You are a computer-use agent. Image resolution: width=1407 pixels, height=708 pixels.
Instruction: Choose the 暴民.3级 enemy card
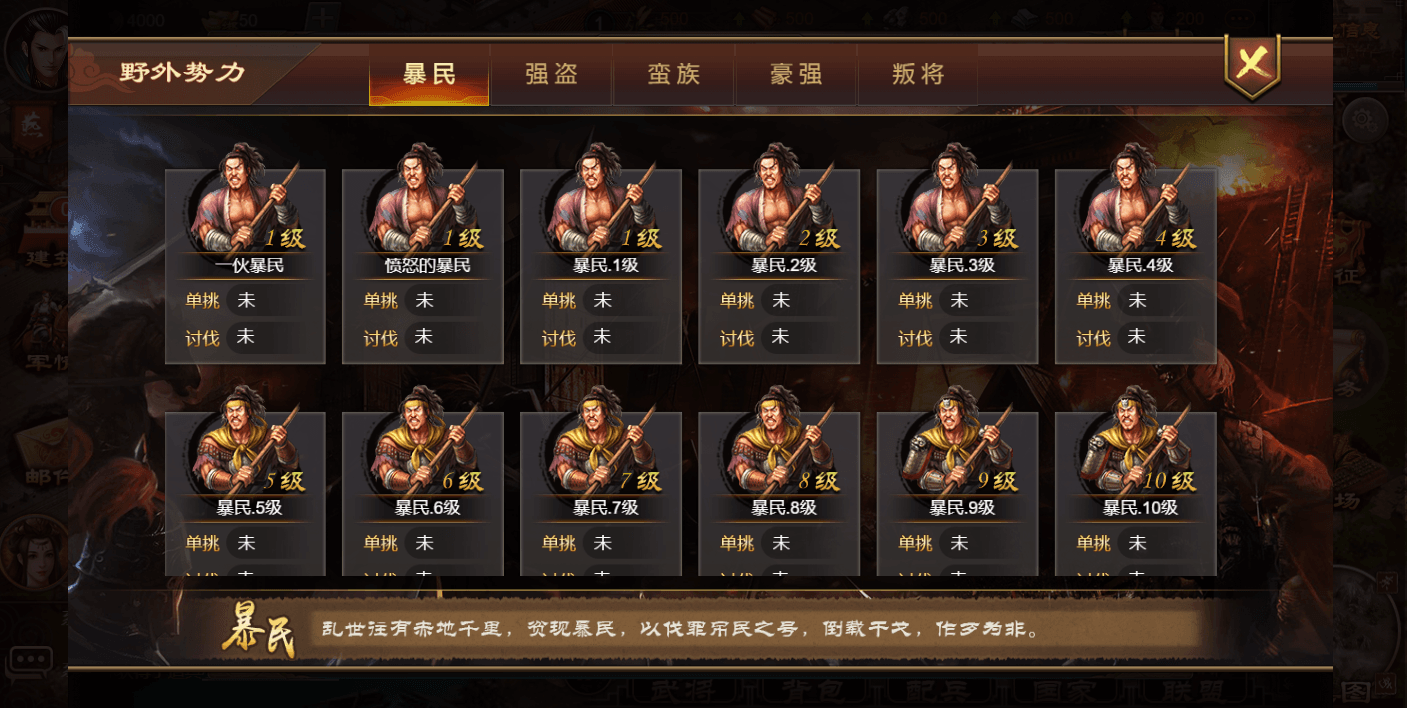coord(957,265)
